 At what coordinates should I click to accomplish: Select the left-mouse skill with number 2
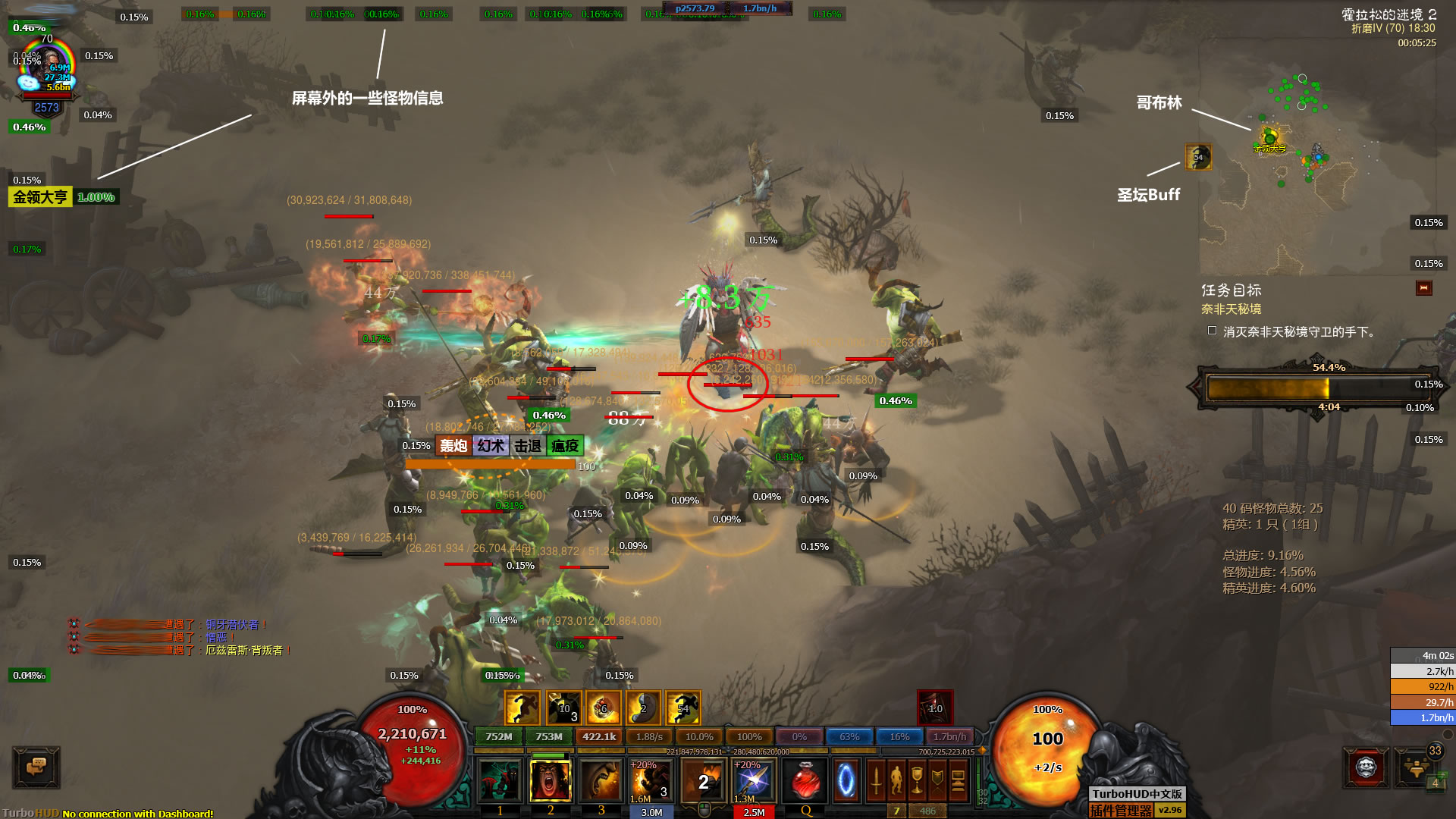pos(703,781)
